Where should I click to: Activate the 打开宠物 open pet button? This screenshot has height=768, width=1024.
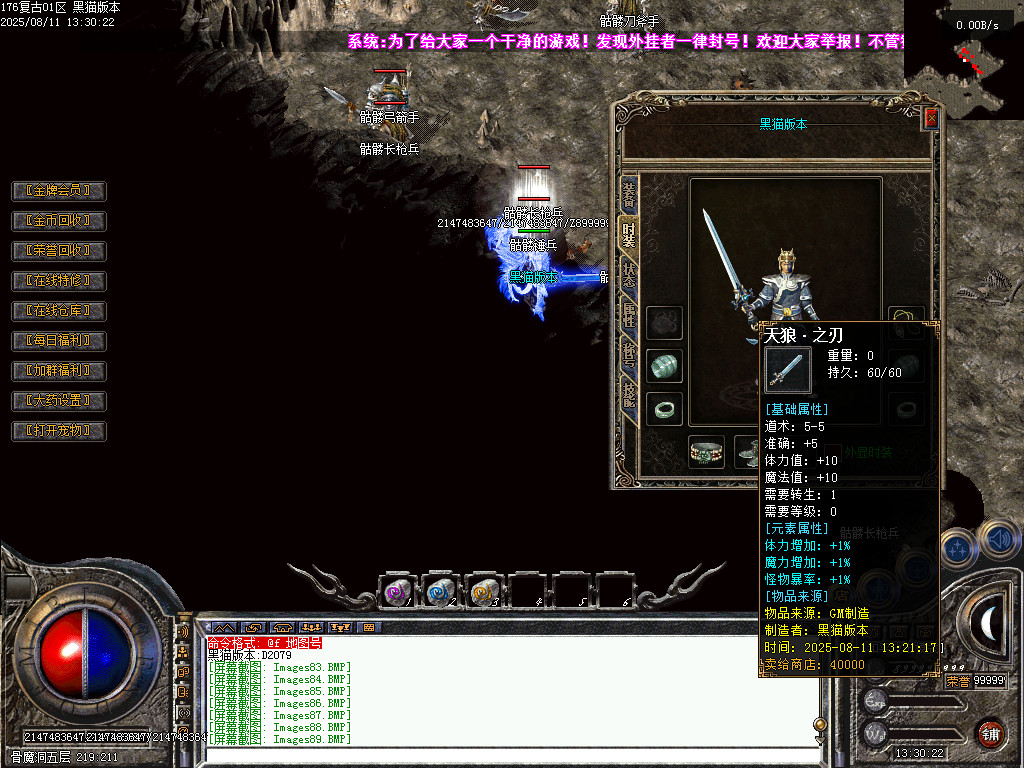click(58, 431)
